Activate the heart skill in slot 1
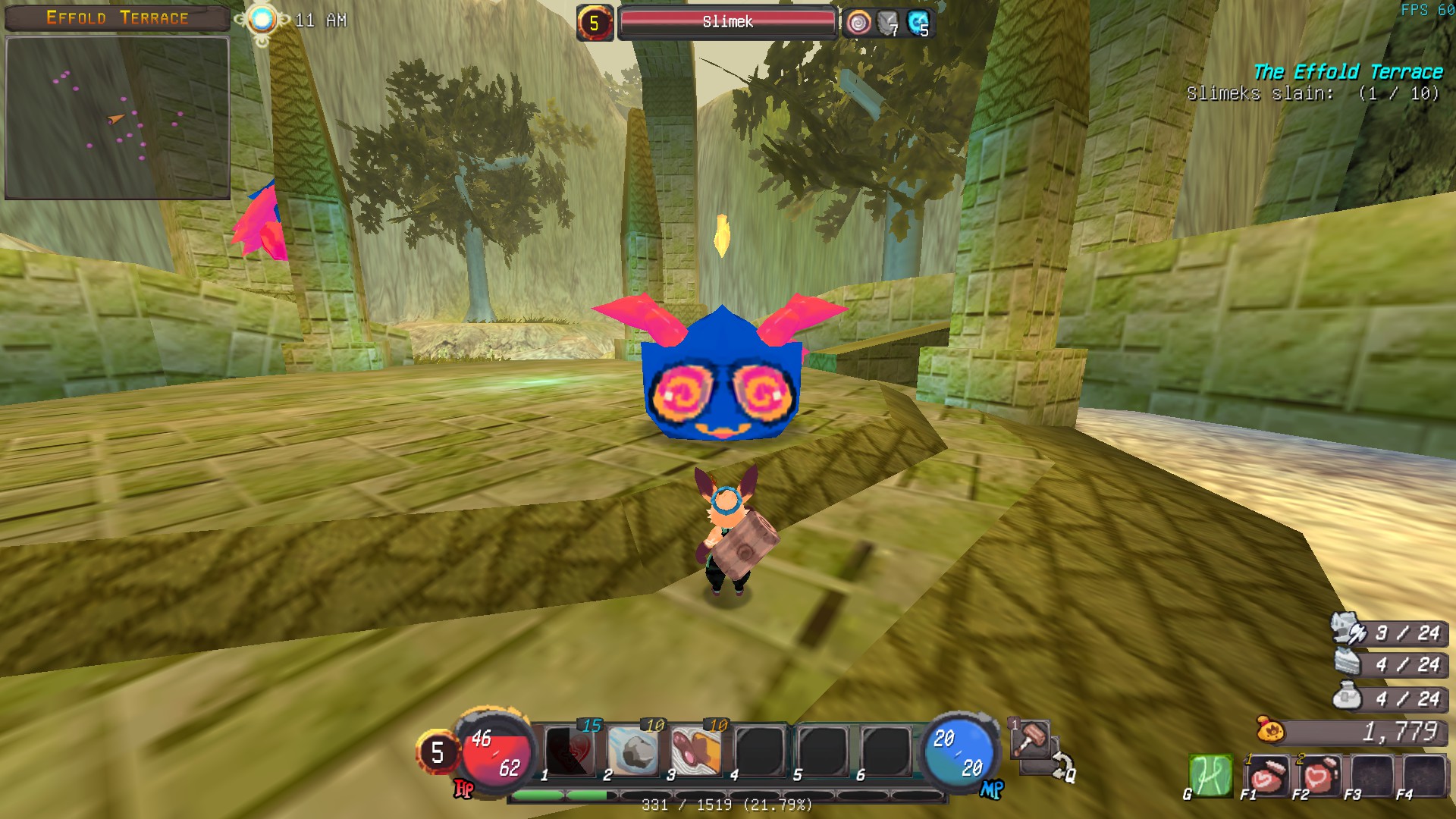Viewport: 1456px width, 819px height. coord(570,751)
